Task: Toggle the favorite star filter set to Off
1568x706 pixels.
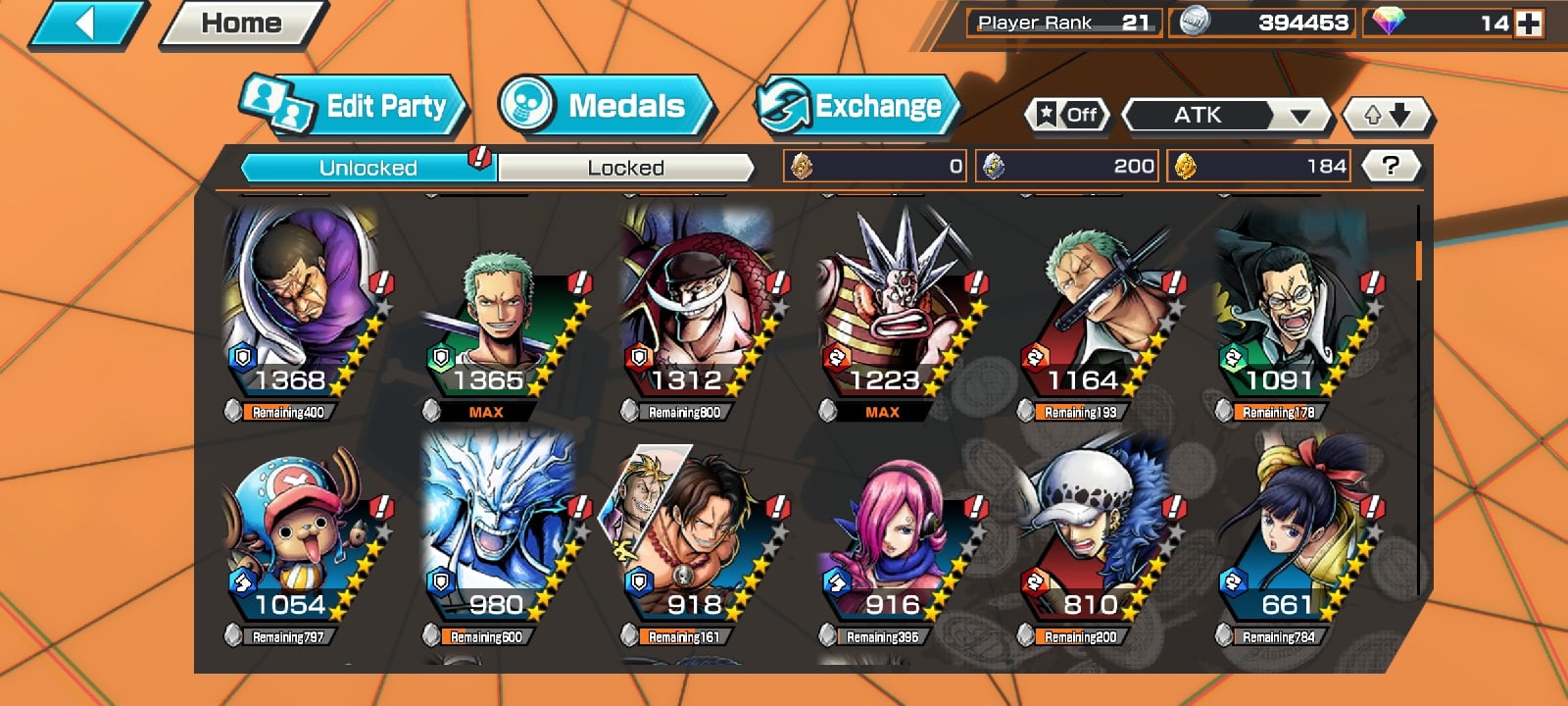Action: coord(1068,116)
